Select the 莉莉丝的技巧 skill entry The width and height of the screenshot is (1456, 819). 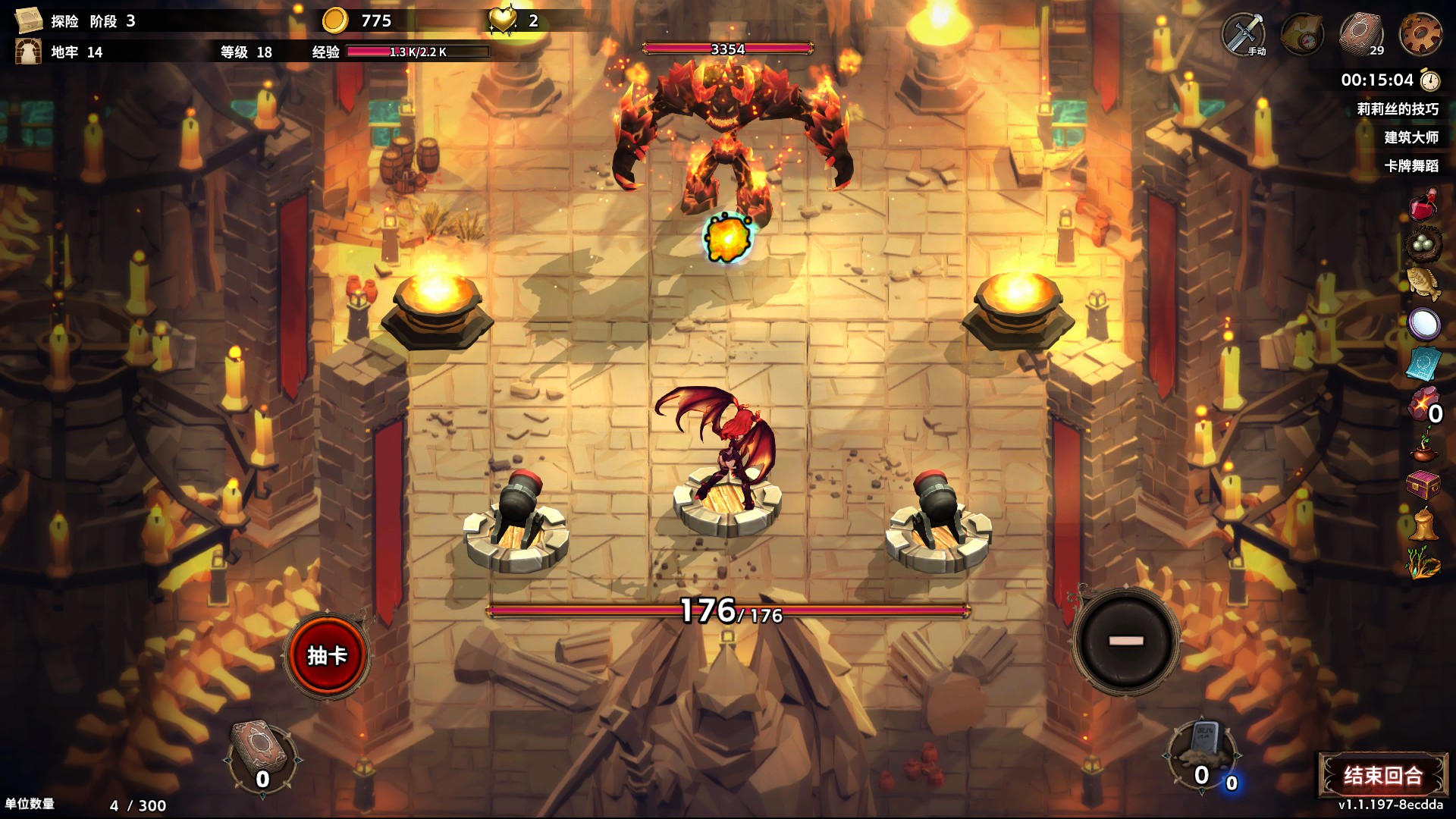[1397, 109]
